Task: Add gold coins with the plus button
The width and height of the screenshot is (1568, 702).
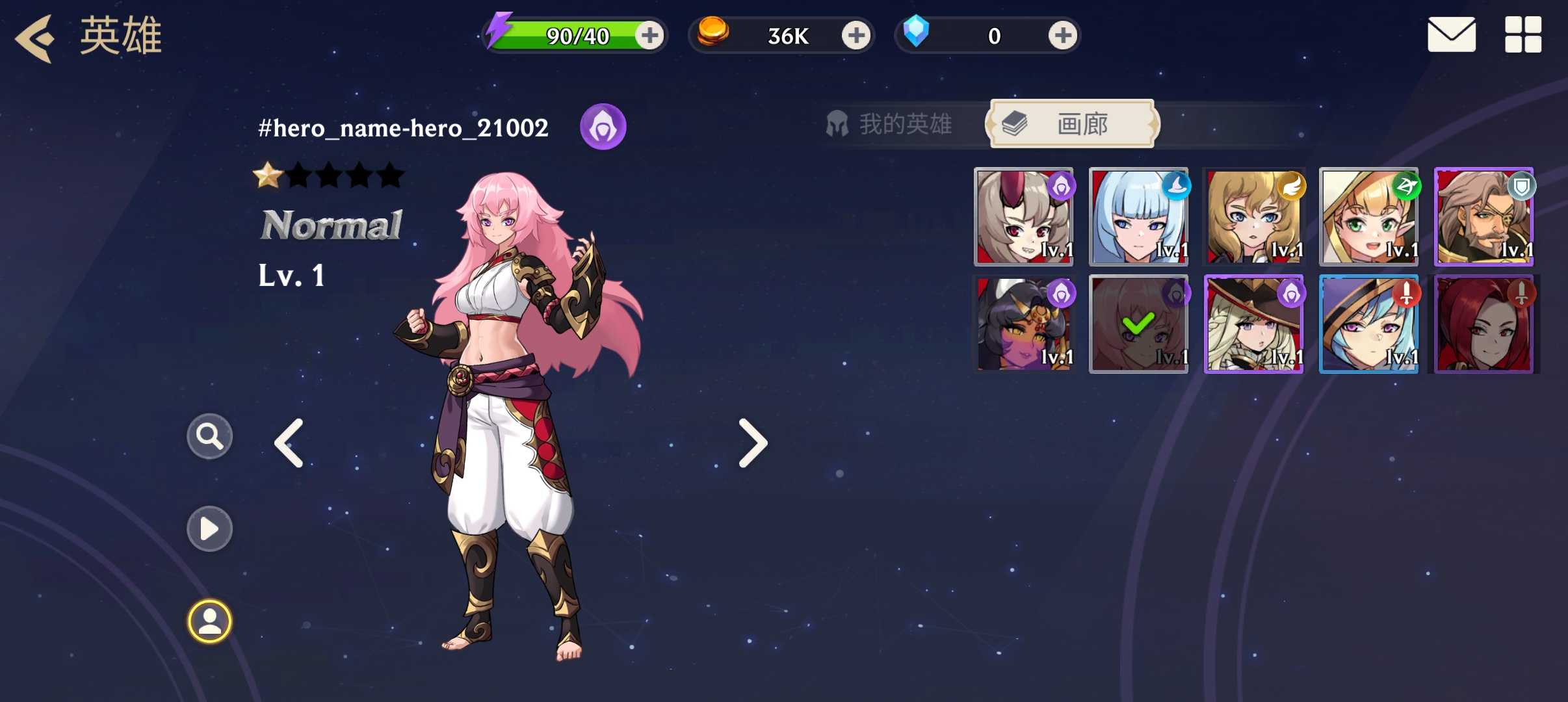Action: coord(856,35)
